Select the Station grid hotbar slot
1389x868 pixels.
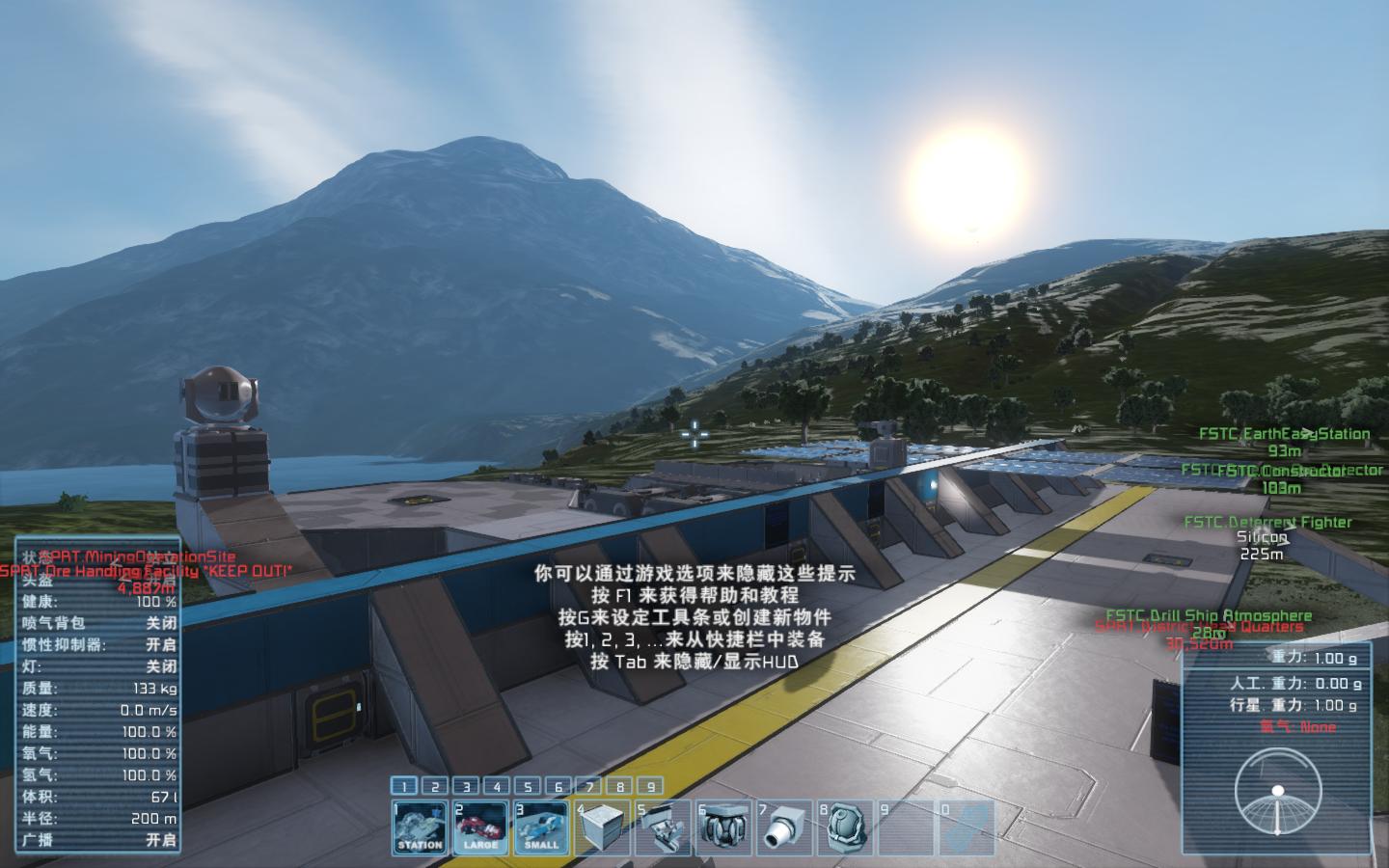(x=420, y=827)
